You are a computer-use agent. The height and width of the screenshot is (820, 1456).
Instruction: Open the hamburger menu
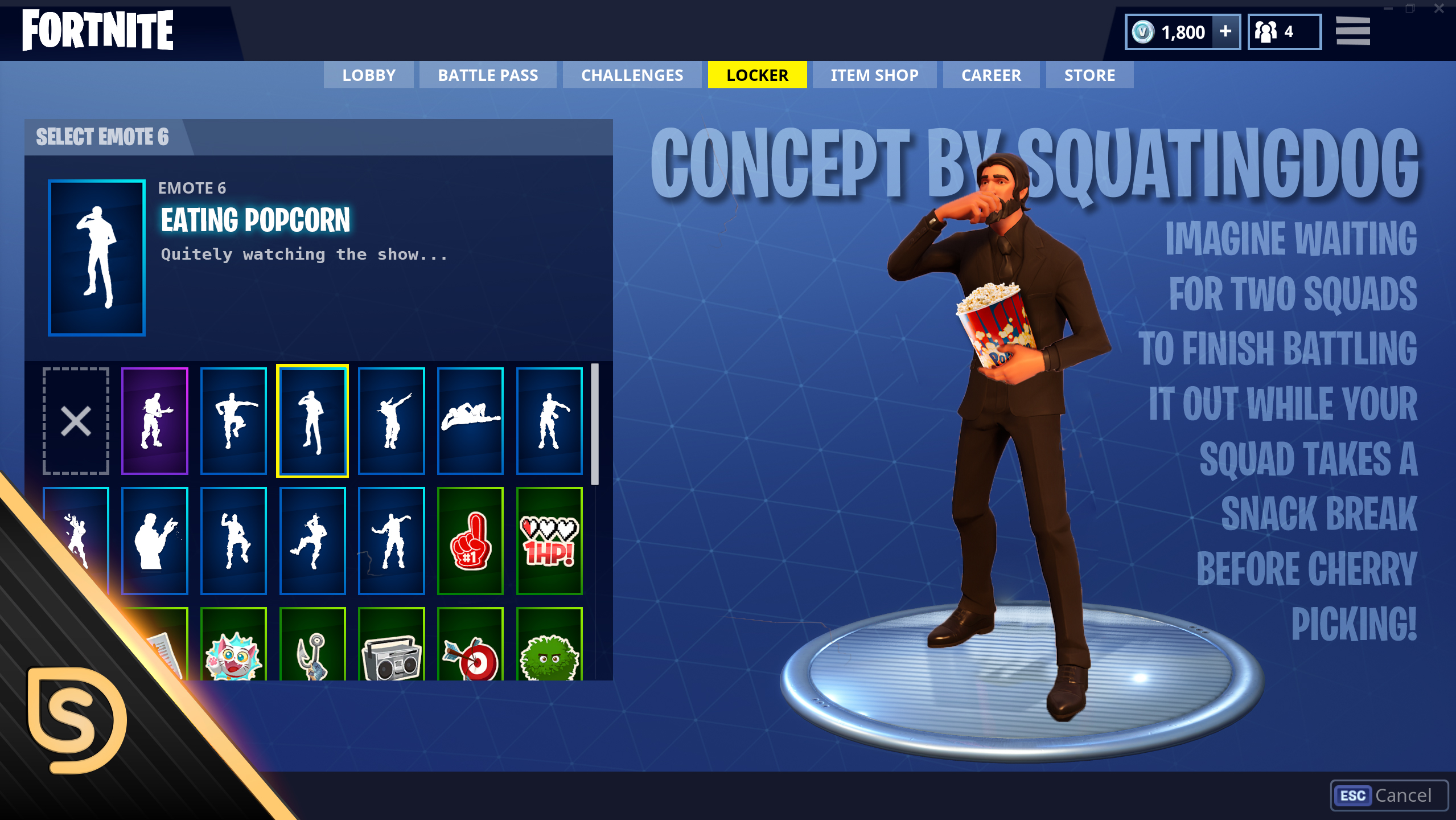click(1353, 31)
